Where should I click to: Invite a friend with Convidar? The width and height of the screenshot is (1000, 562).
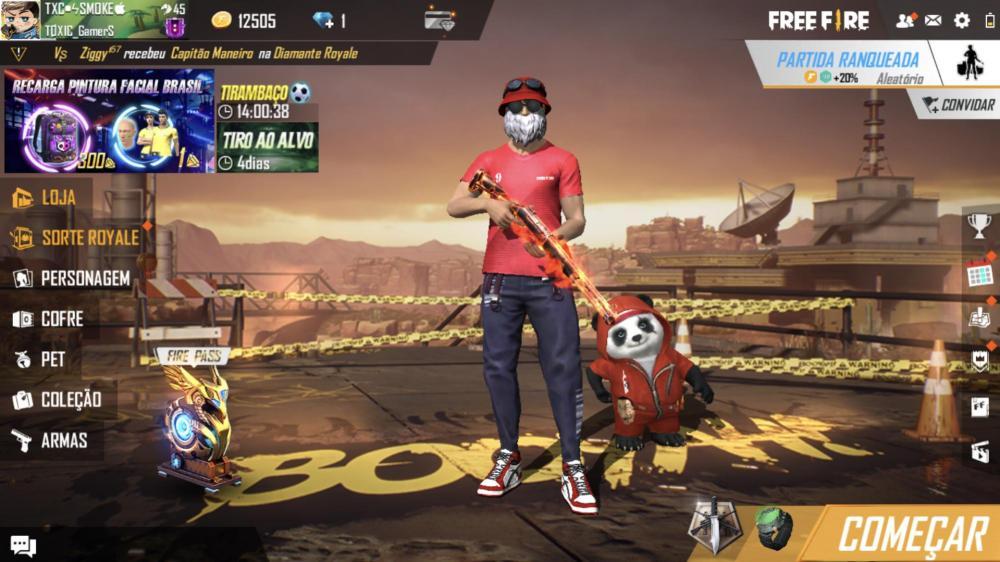(957, 105)
